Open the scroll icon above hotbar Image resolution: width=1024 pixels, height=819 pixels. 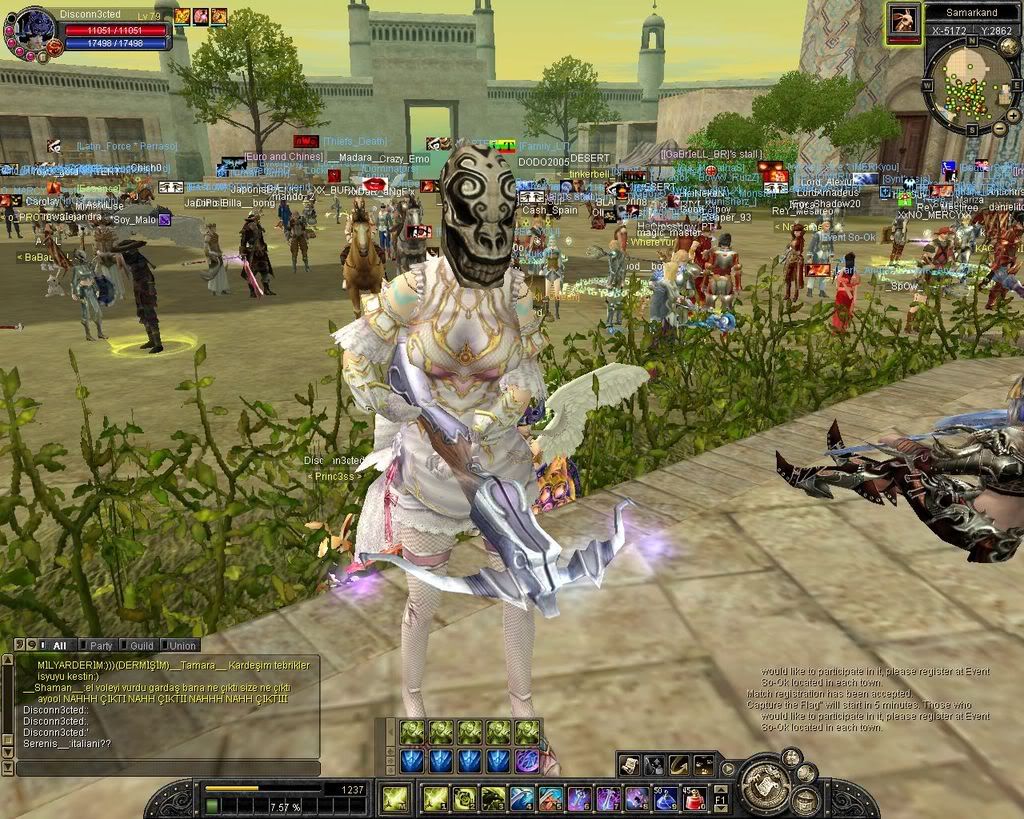coord(629,765)
